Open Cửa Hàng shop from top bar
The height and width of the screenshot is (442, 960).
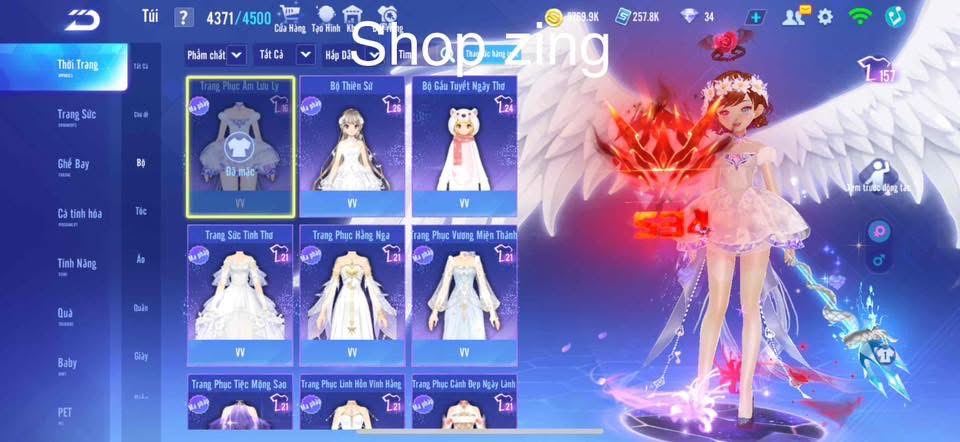290,19
